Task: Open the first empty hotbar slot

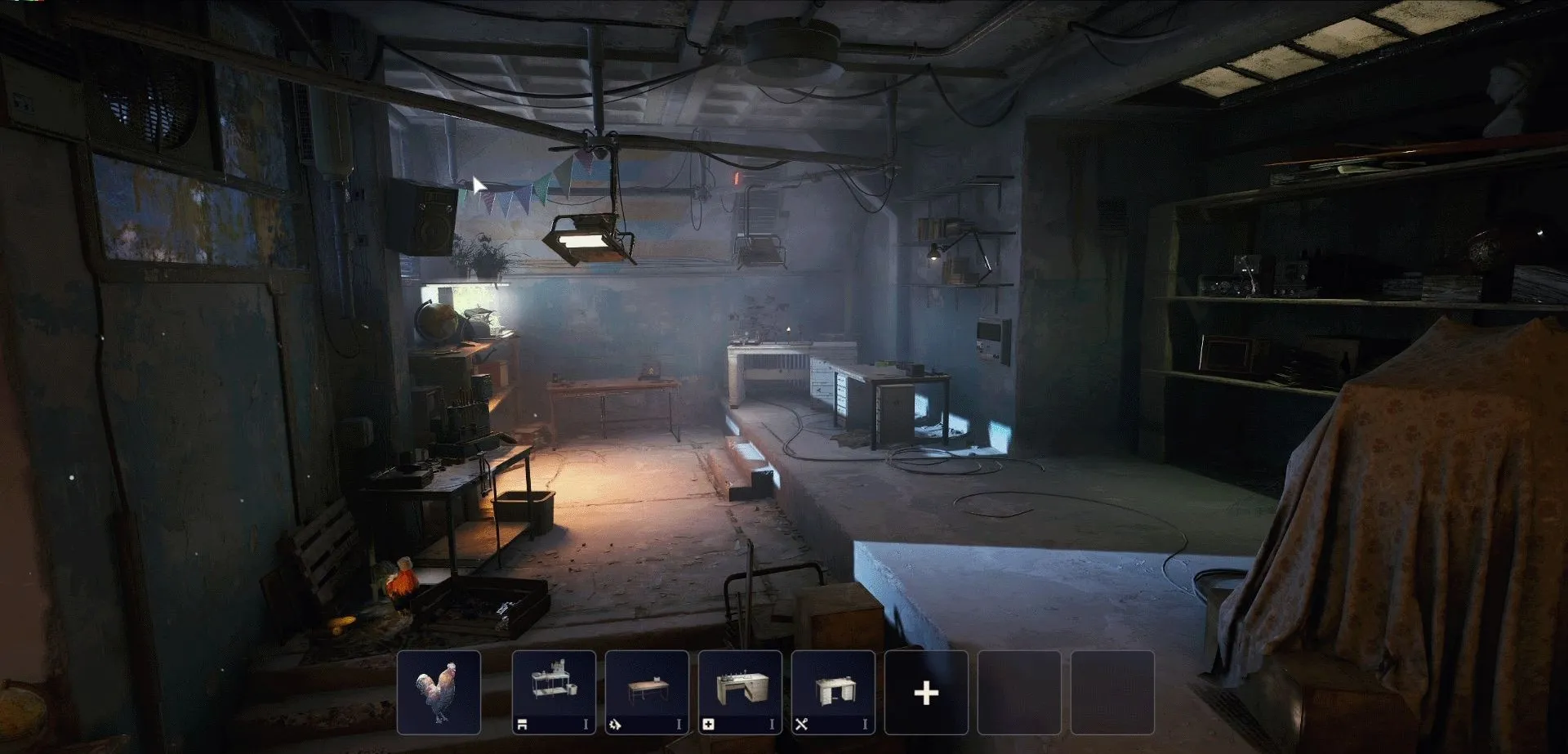Action: tap(1019, 692)
